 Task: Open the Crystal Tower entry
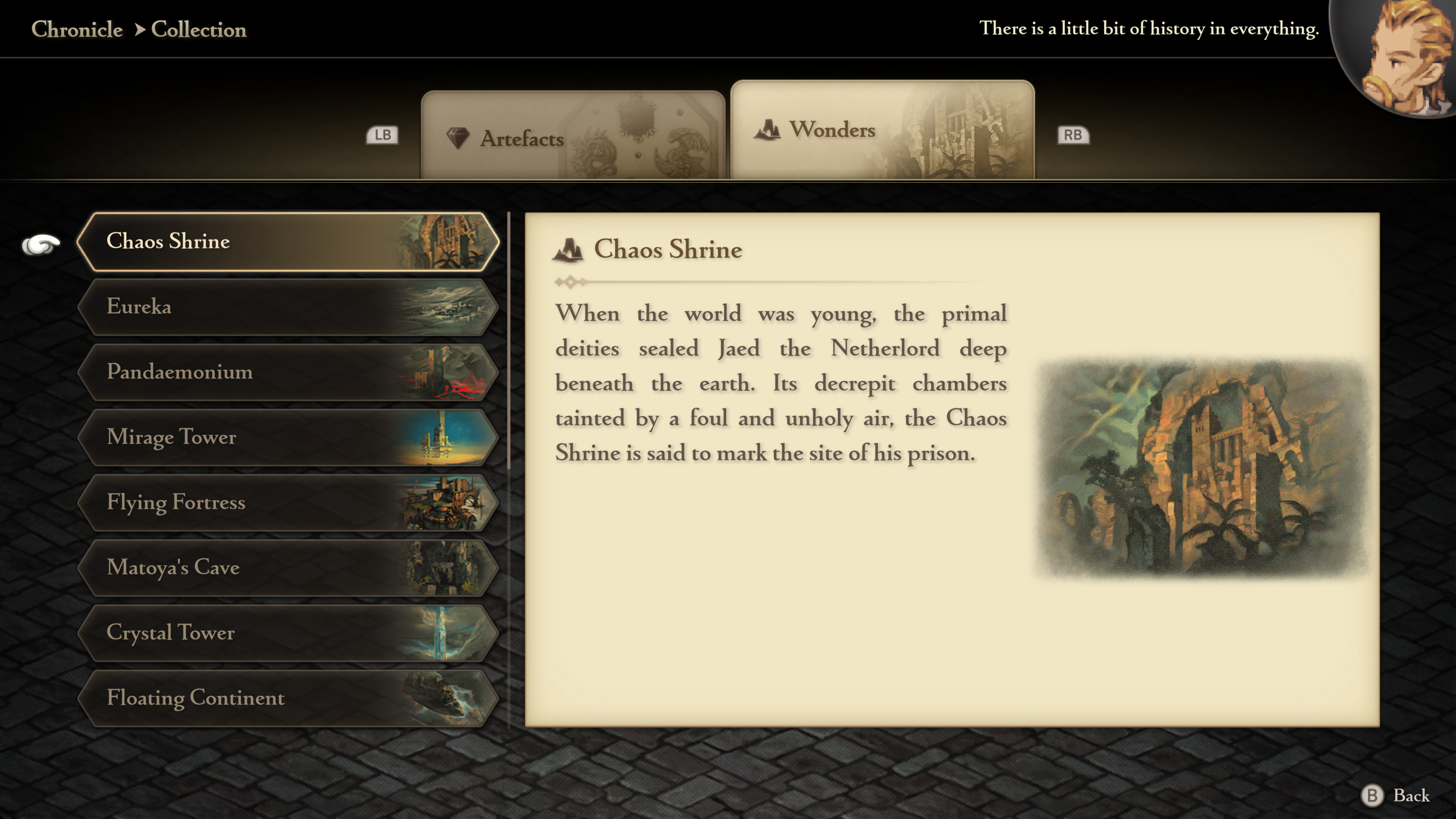coord(288,632)
